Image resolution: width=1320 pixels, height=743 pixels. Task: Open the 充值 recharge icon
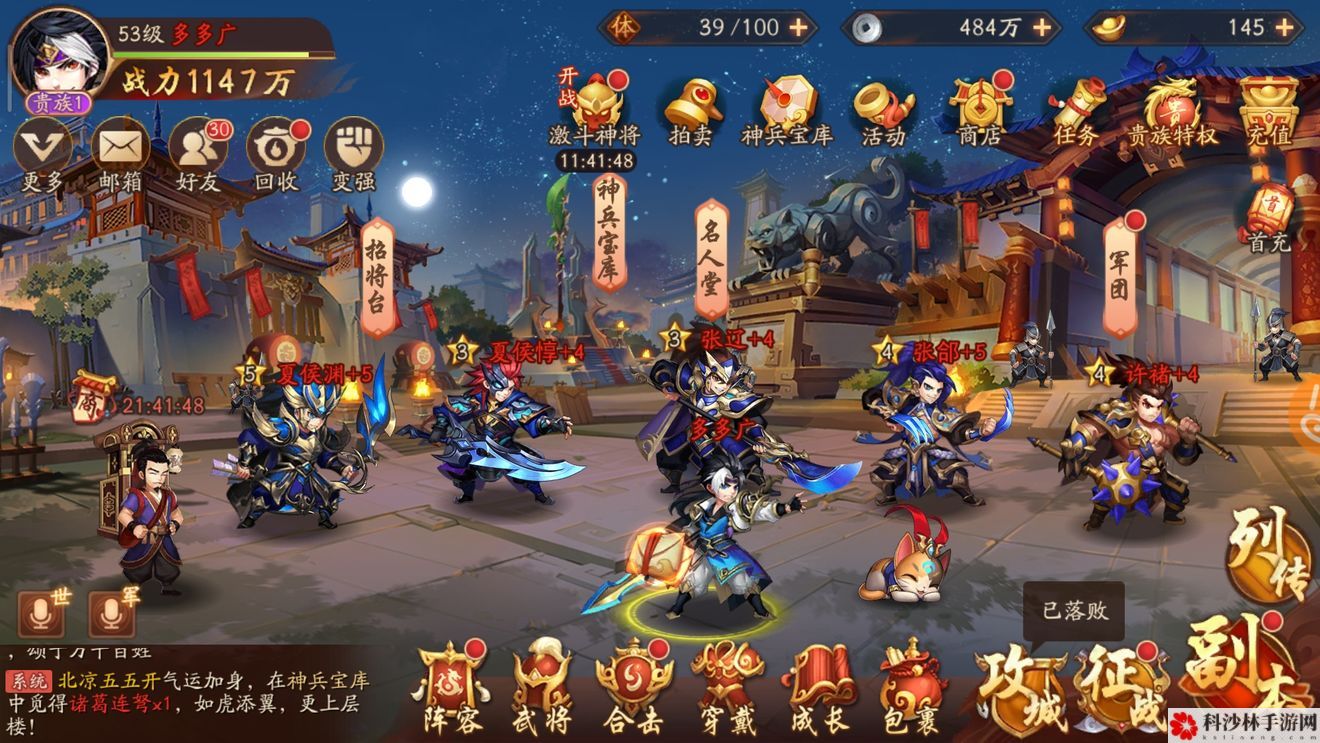tap(1268, 110)
